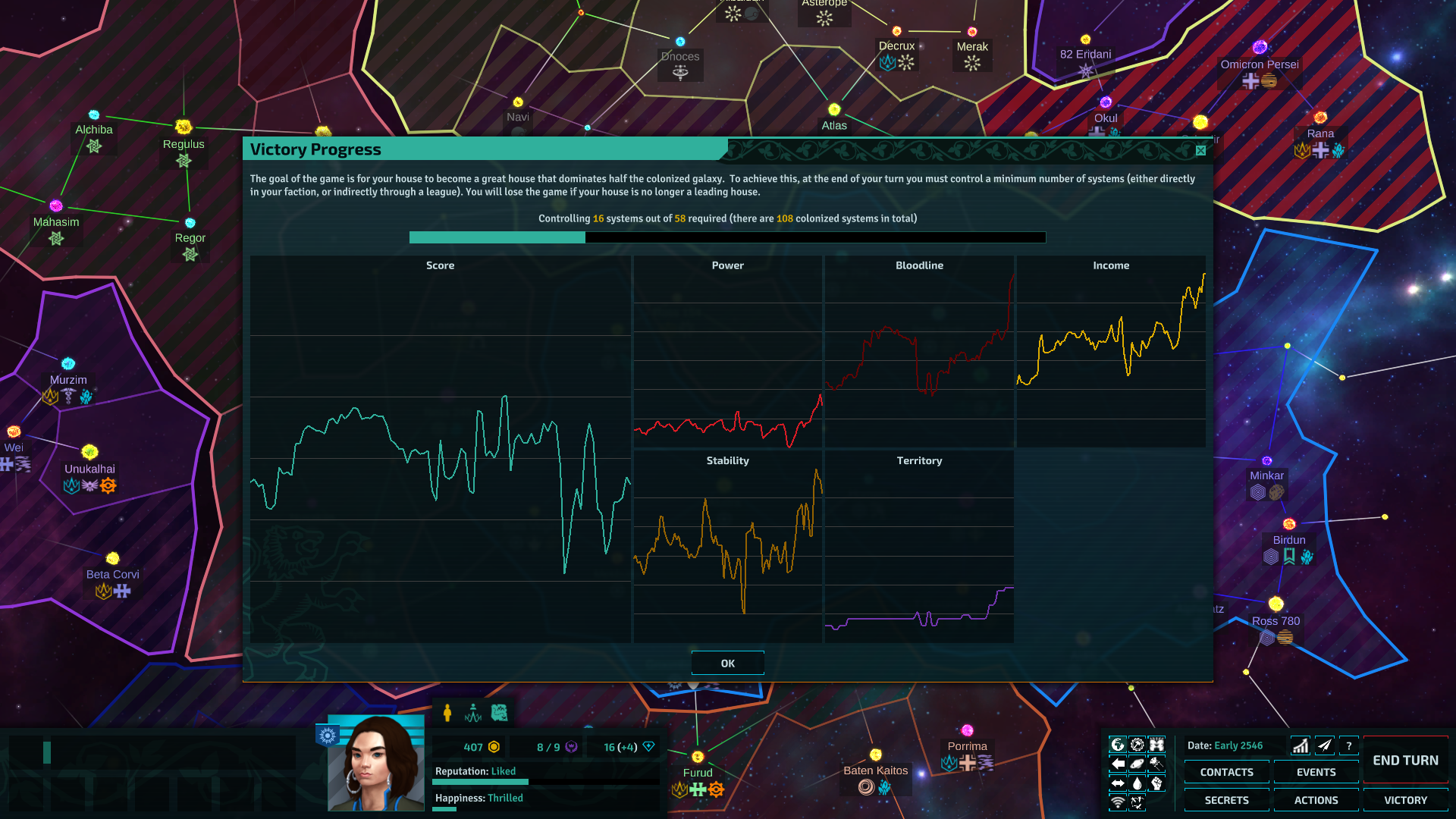The width and height of the screenshot is (1456, 819).
Task: Confirm with the OK button on Victory Progress
Action: pos(727,662)
